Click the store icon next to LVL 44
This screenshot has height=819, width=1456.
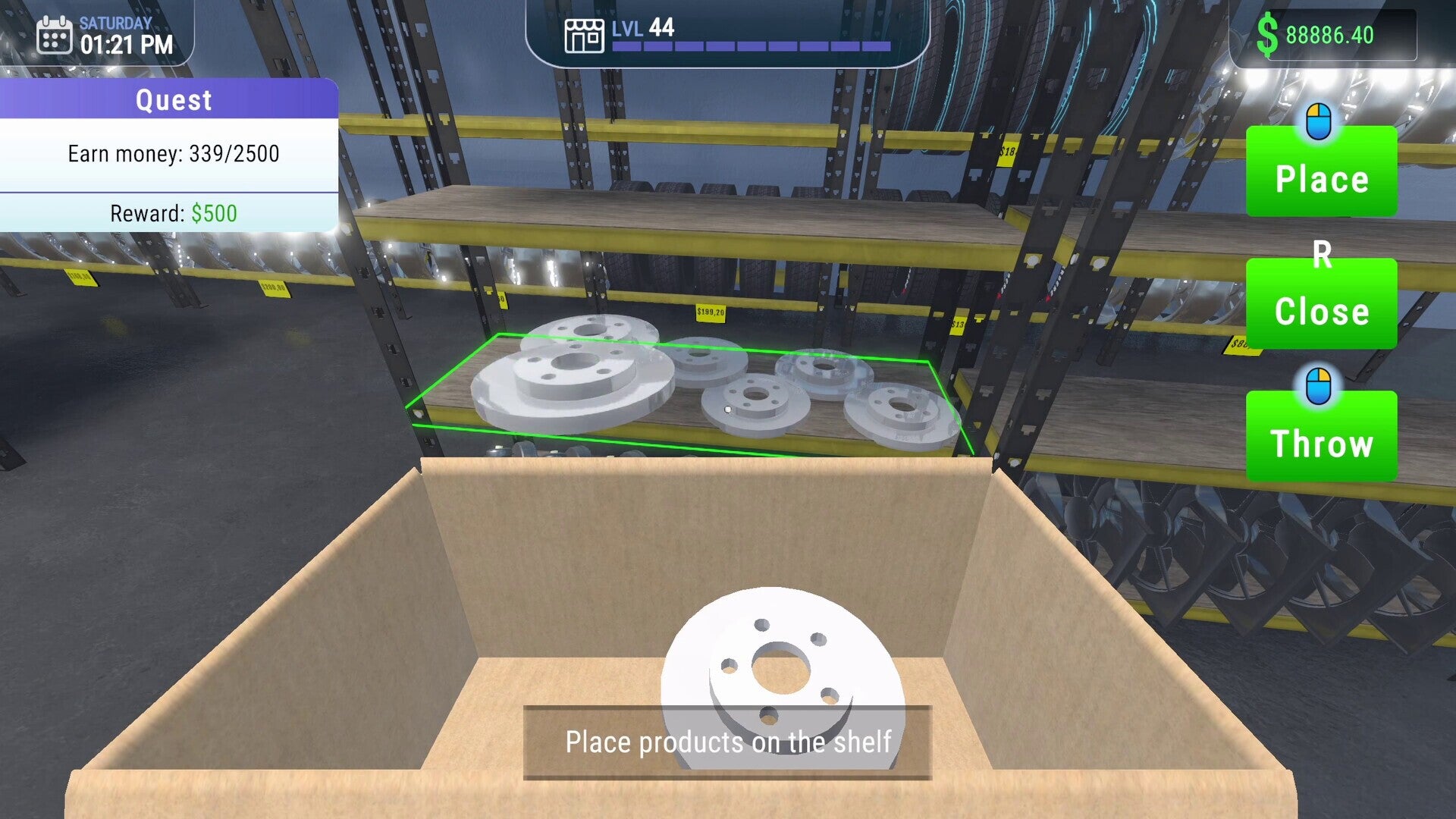(584, 33)
